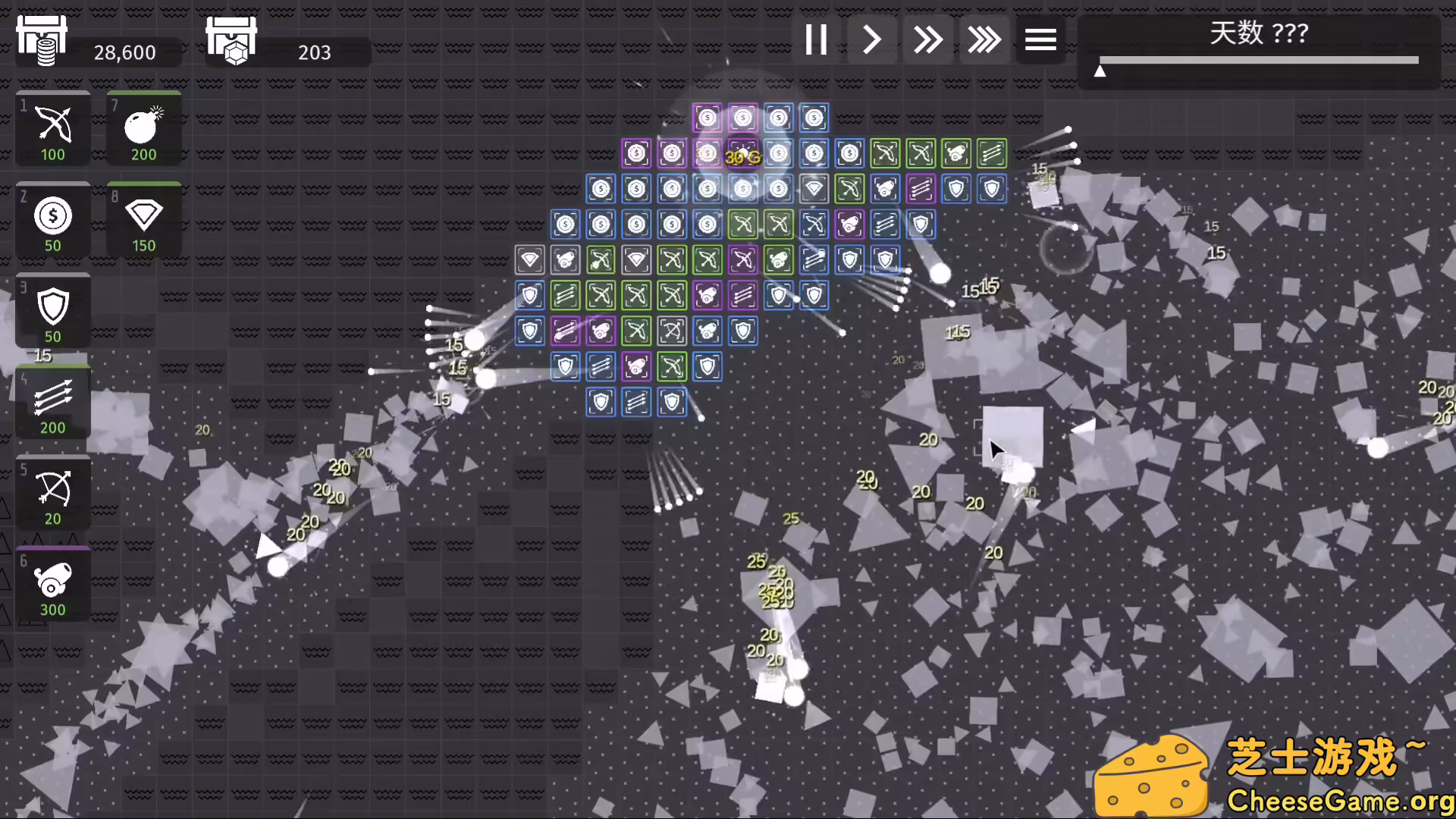Select the diamond tower costing 150

(143, 218)
